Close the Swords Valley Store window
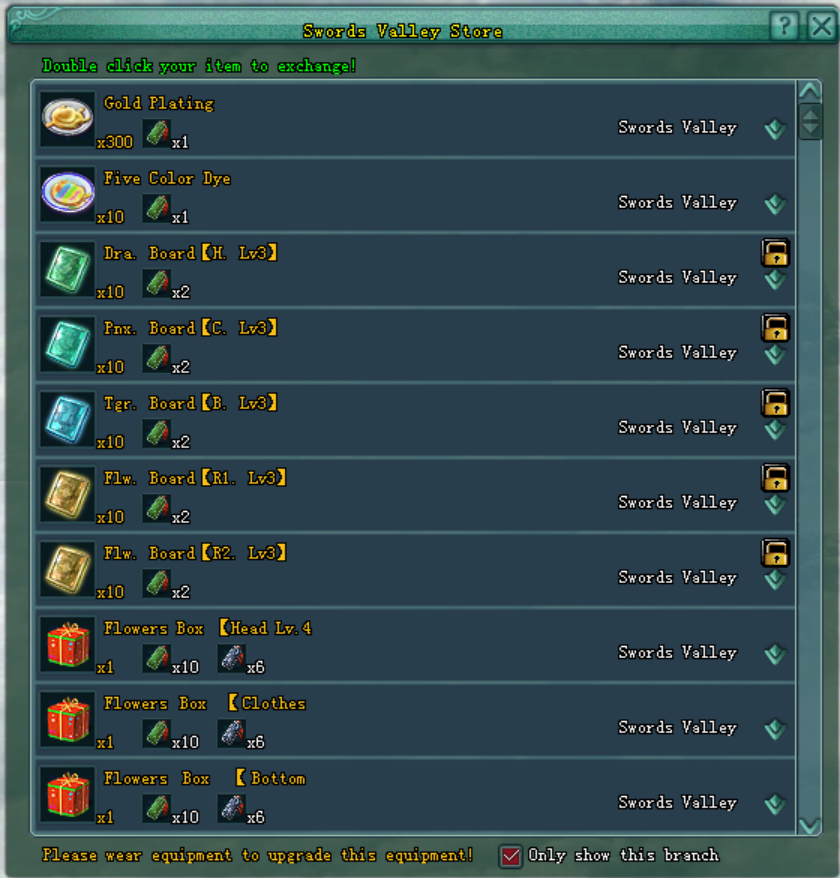Screen dimensions: 840x878 point(821,27)
